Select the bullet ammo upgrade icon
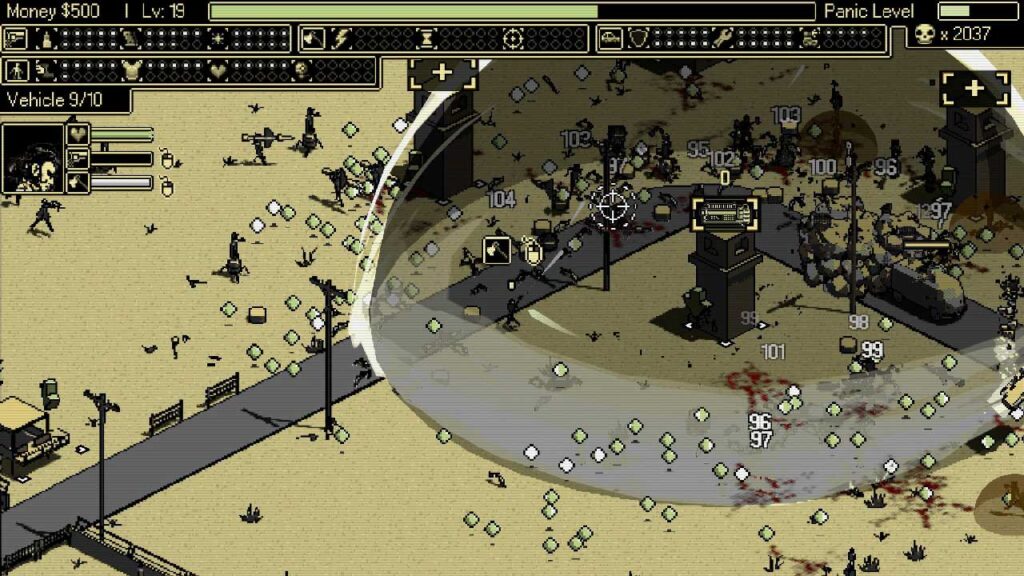The height and width of the screenshot is (576, 1024). [45, 39]
